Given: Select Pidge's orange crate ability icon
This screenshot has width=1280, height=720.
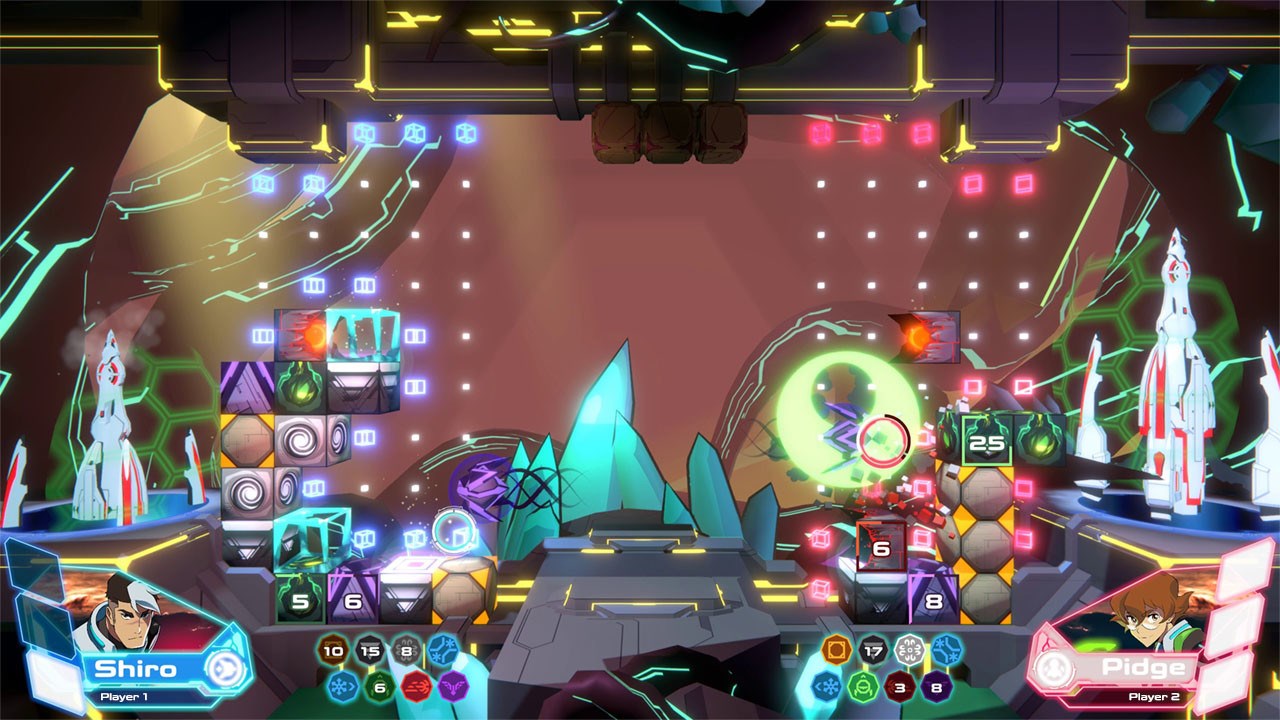Looking at the screenshot, I should click(x=835, y=648).
